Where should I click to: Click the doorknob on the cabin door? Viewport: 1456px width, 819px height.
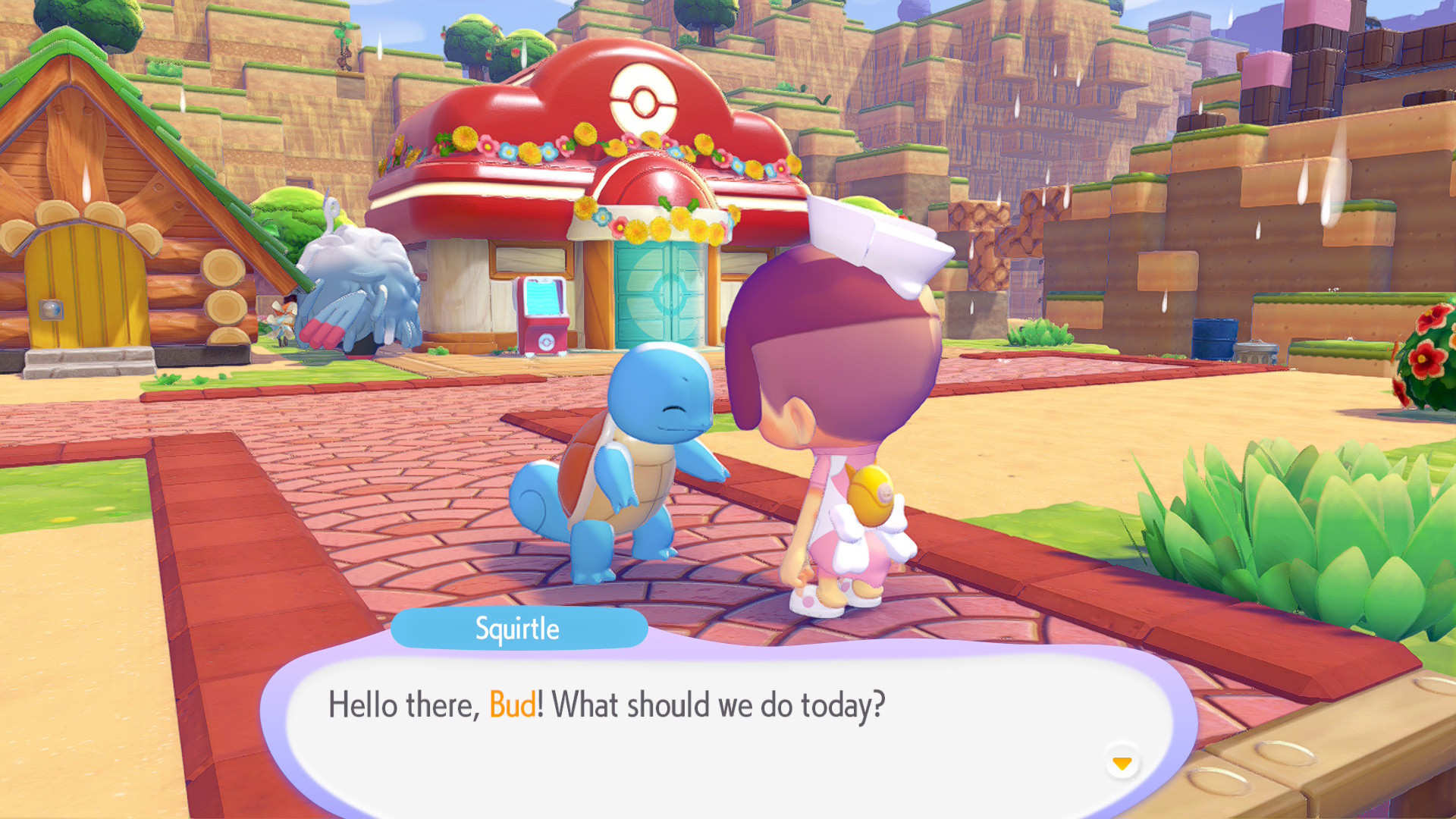tap(51, 310)
